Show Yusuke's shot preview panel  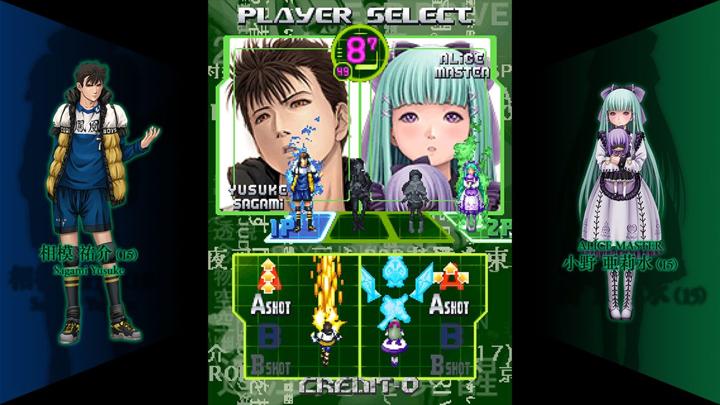[x=295, y=315]
